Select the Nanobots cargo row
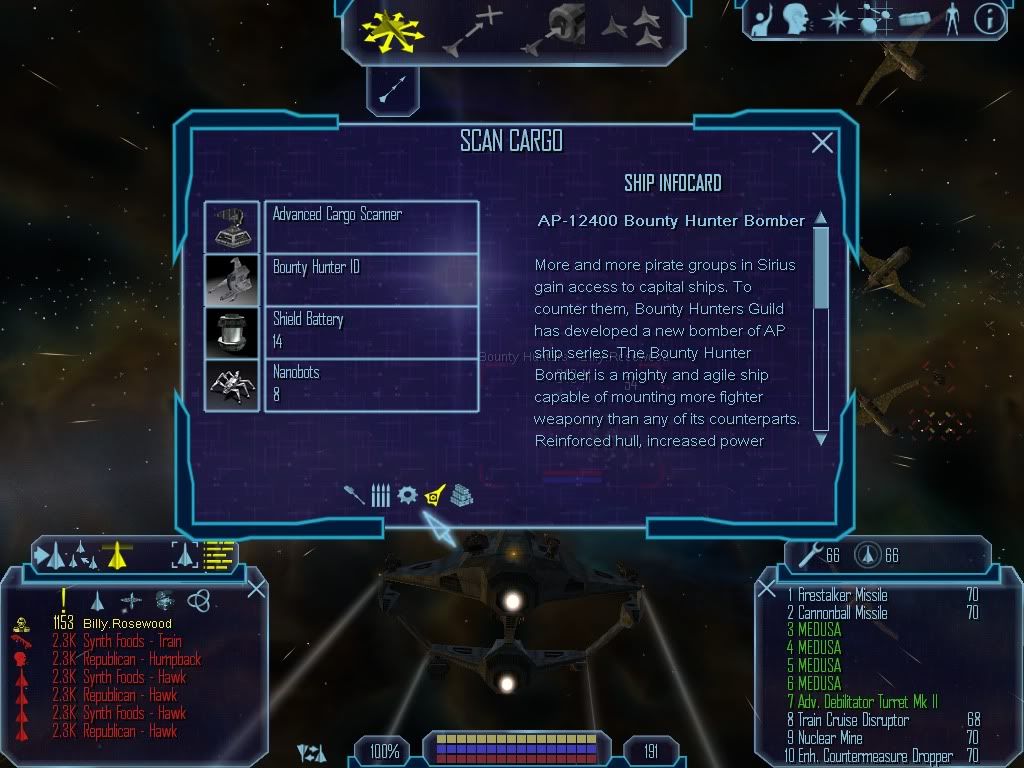This screenshot has width=1024, height=768. coord(341,384)
